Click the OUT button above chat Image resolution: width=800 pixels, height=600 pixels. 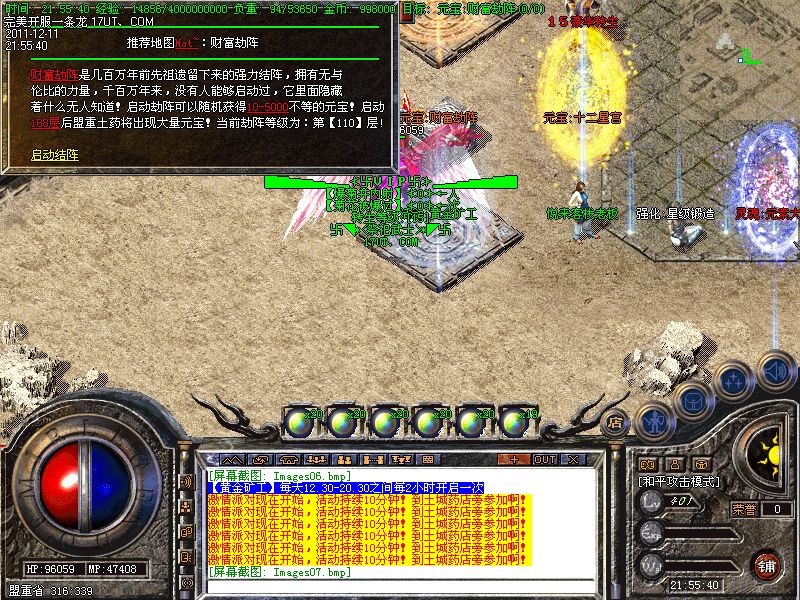544,459
